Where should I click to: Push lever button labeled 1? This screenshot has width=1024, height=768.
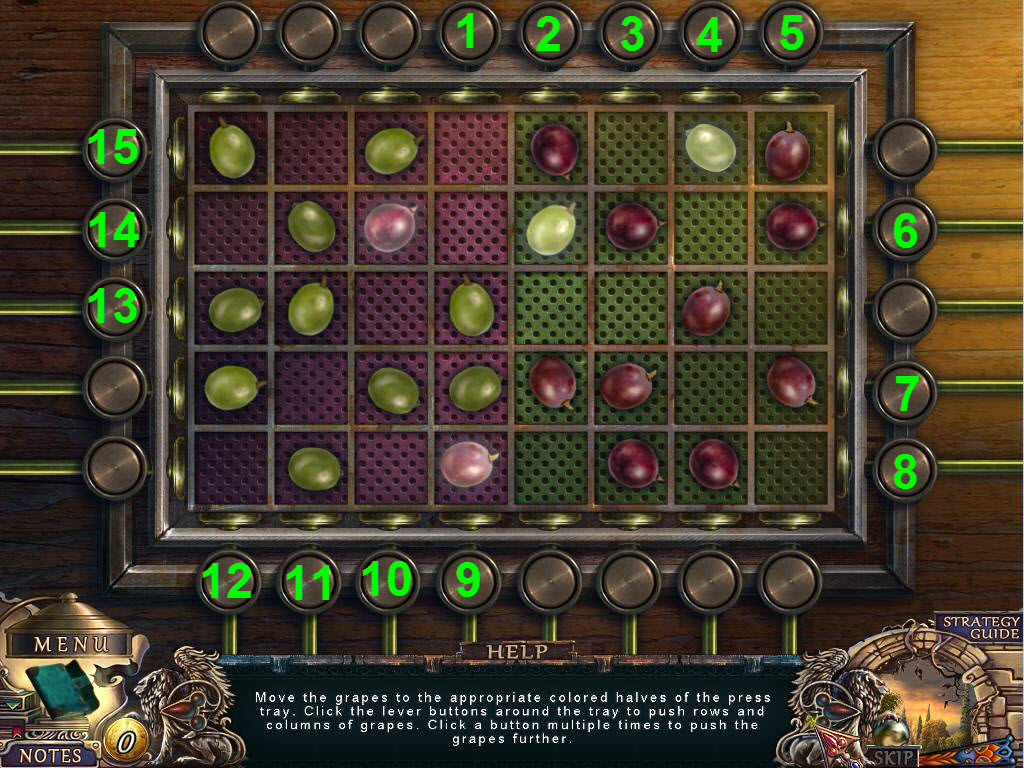tap(469, 33)
